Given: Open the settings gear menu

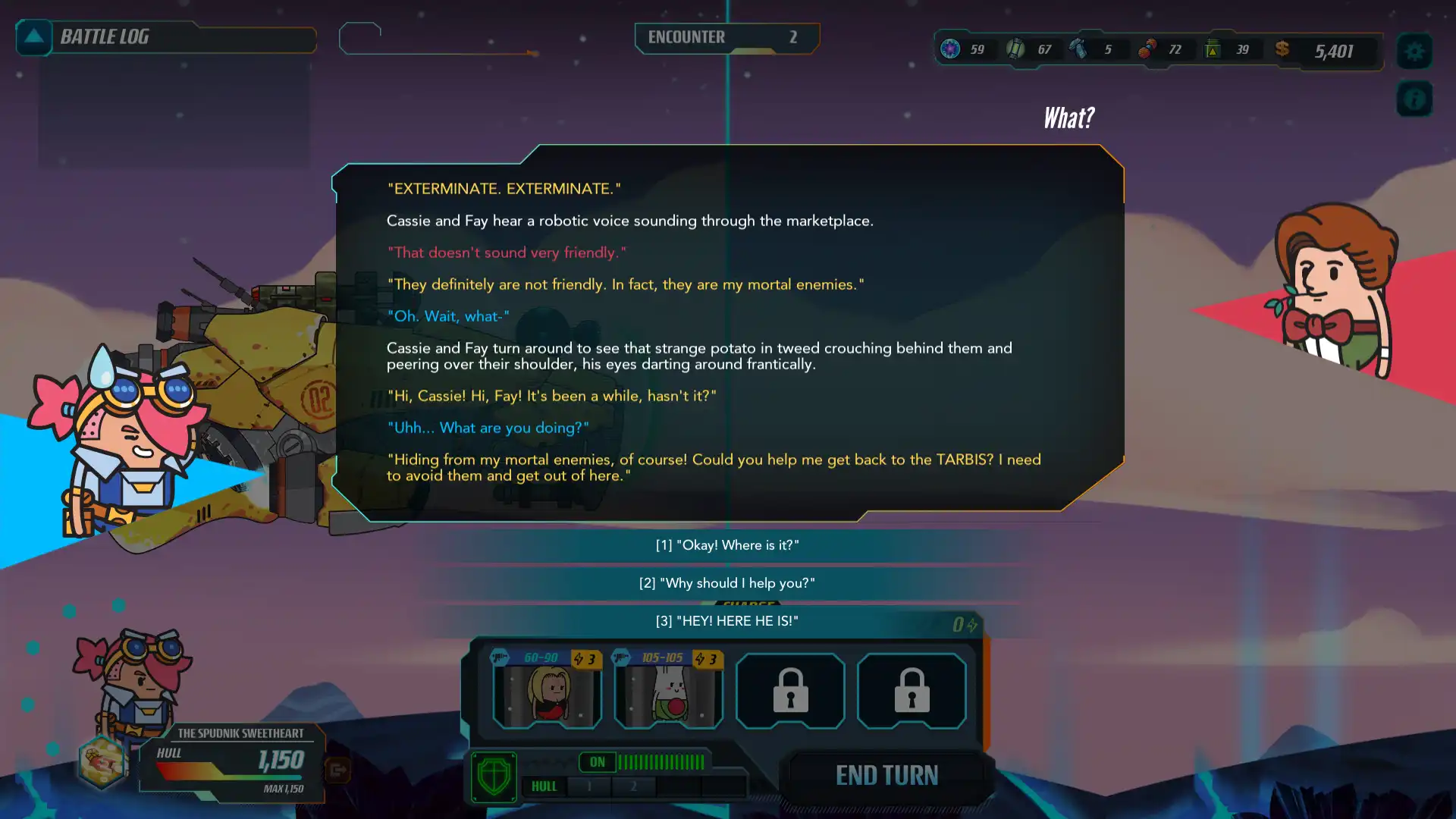Looking at the screenshot, I should pyautogui.click(x=1414, y=51).
